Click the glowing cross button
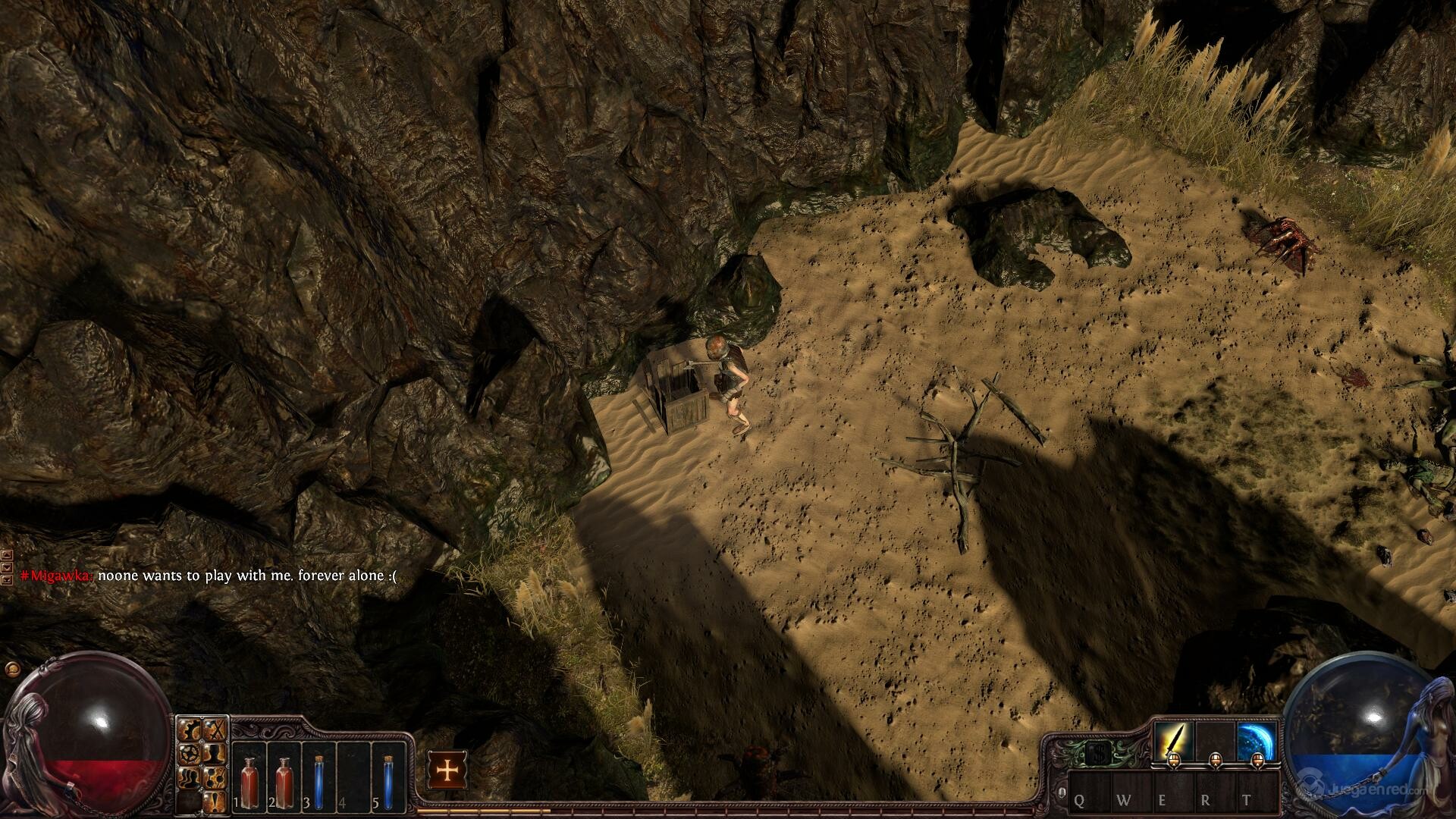Image resolution: width=1456 pixels, height=819 pixels. point(447,771)
